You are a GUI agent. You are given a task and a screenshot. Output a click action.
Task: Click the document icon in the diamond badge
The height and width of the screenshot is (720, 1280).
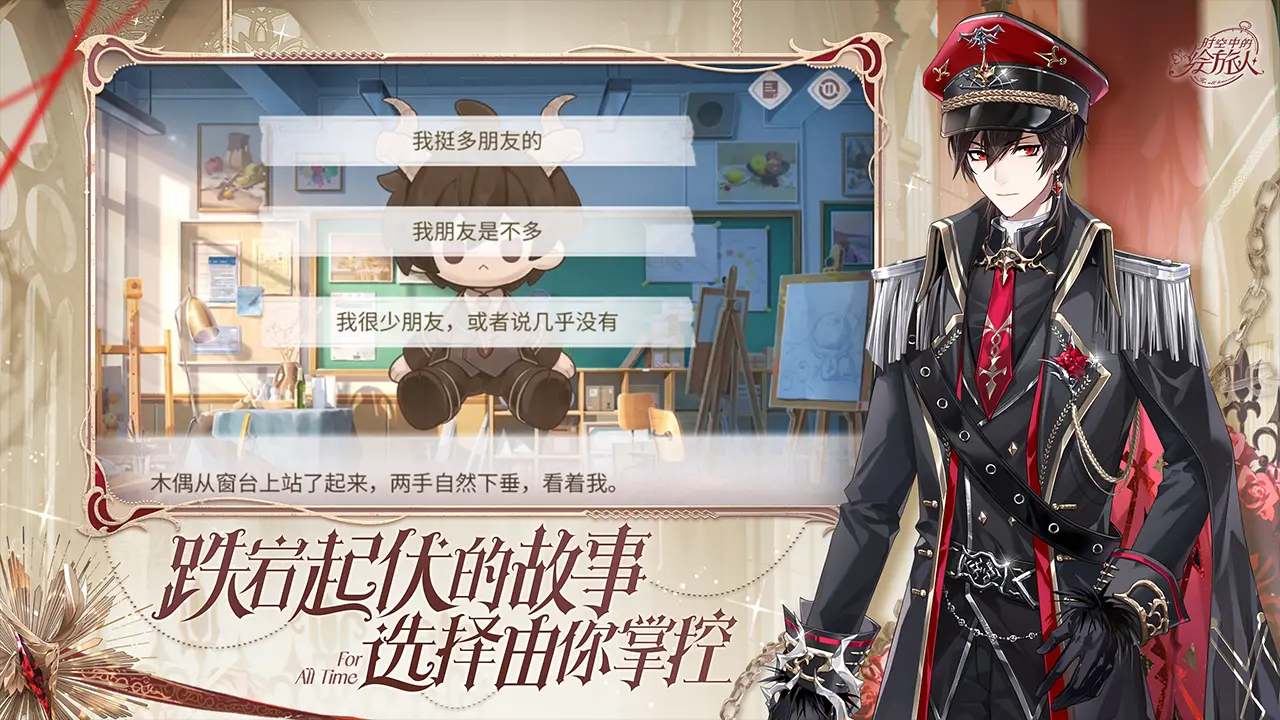[x=770, y=89]
